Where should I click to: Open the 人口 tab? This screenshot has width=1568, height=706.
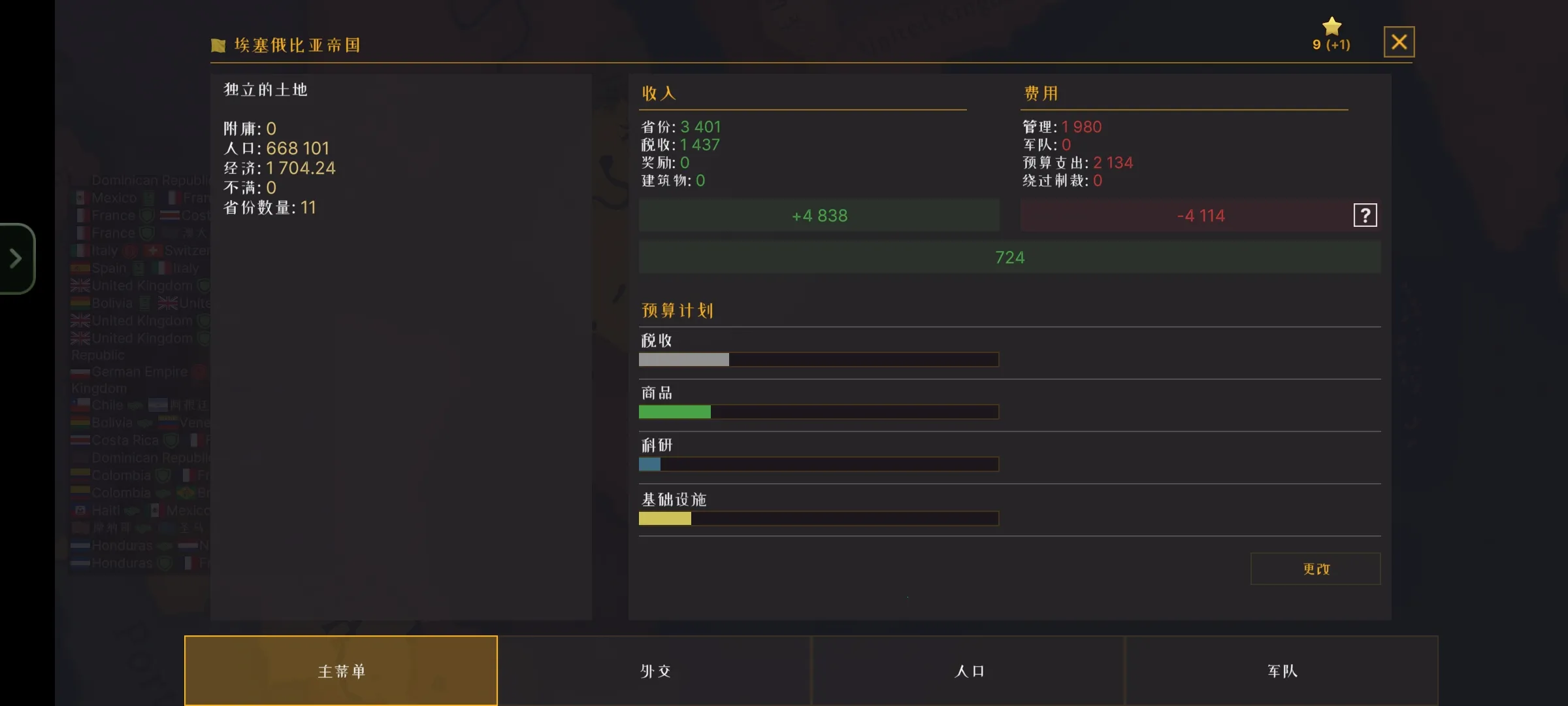point(968,671)
